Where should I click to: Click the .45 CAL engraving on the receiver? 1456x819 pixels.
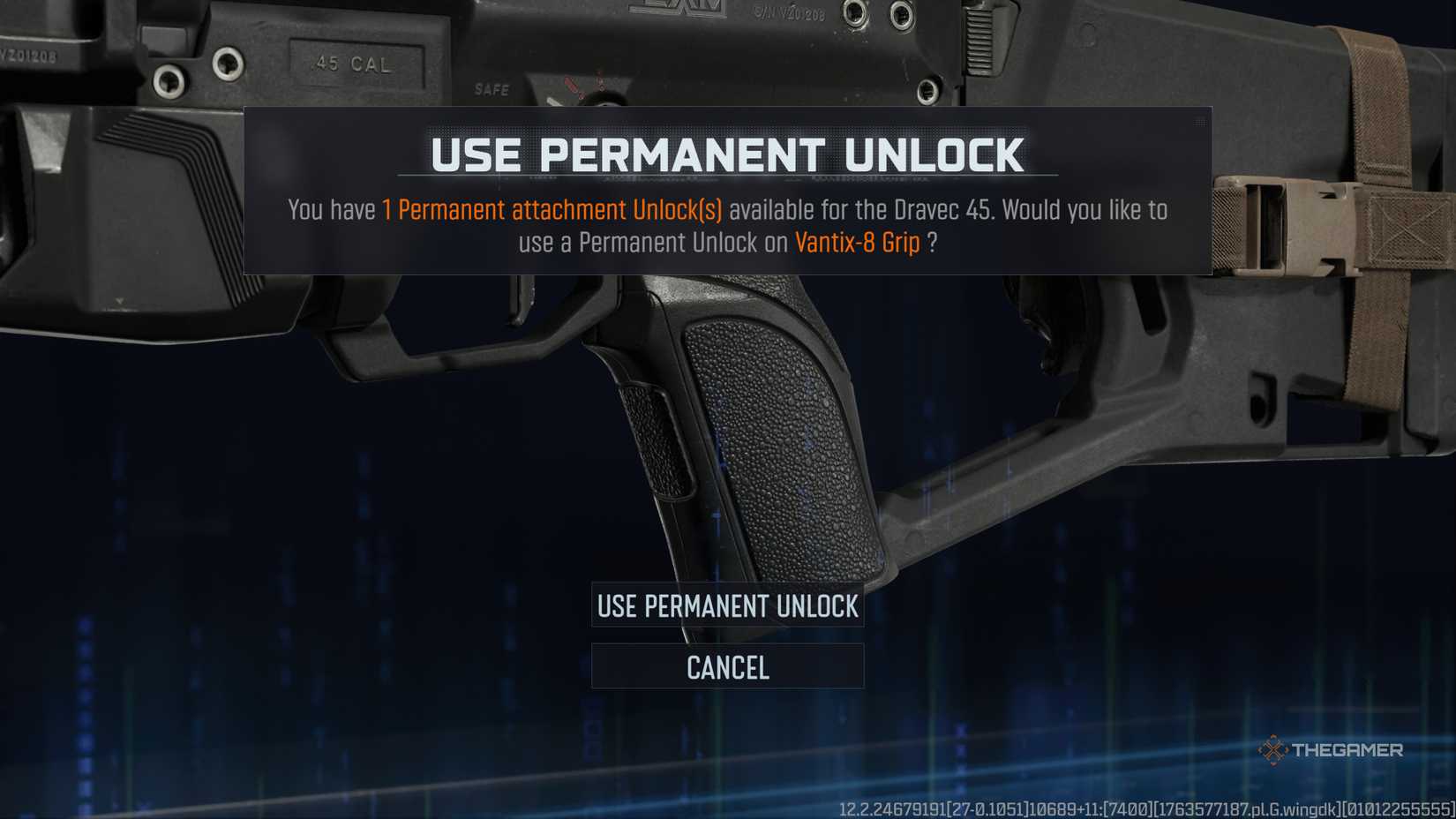350,64
